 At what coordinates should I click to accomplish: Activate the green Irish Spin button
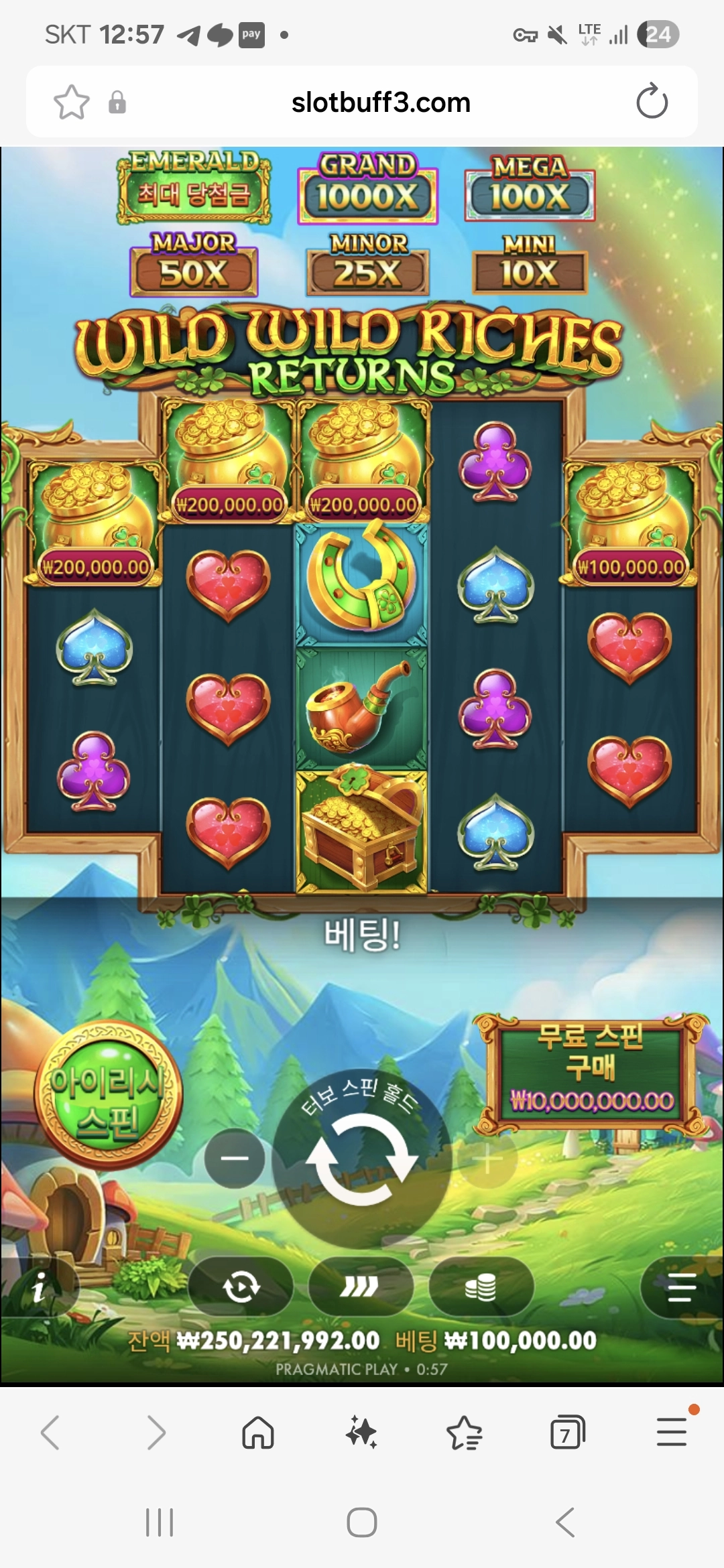(108, 1097)
